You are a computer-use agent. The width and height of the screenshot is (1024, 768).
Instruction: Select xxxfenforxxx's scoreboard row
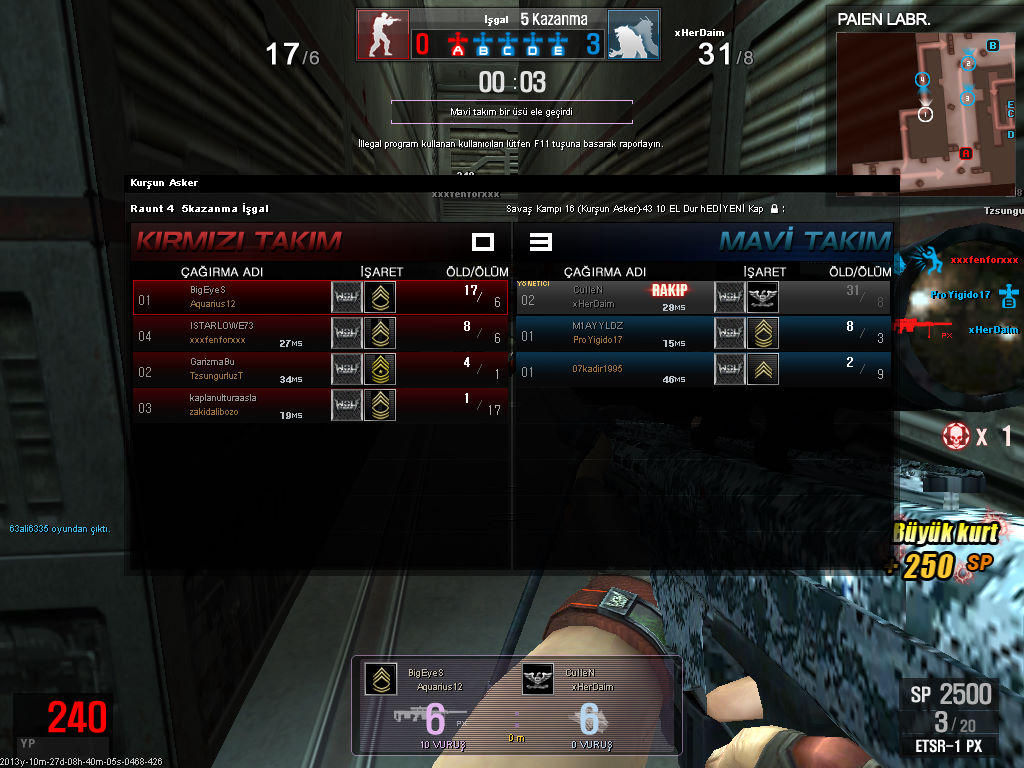(321, 333)
